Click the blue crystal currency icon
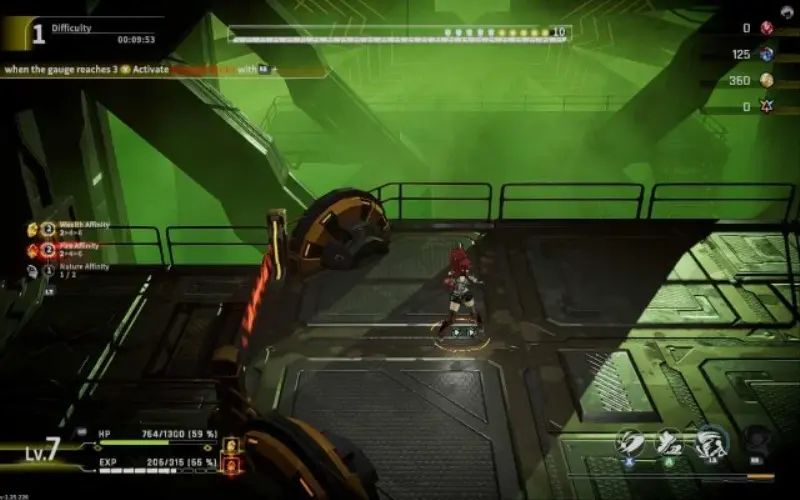Screen dimensions: 800x500 [x=767, y=54]
